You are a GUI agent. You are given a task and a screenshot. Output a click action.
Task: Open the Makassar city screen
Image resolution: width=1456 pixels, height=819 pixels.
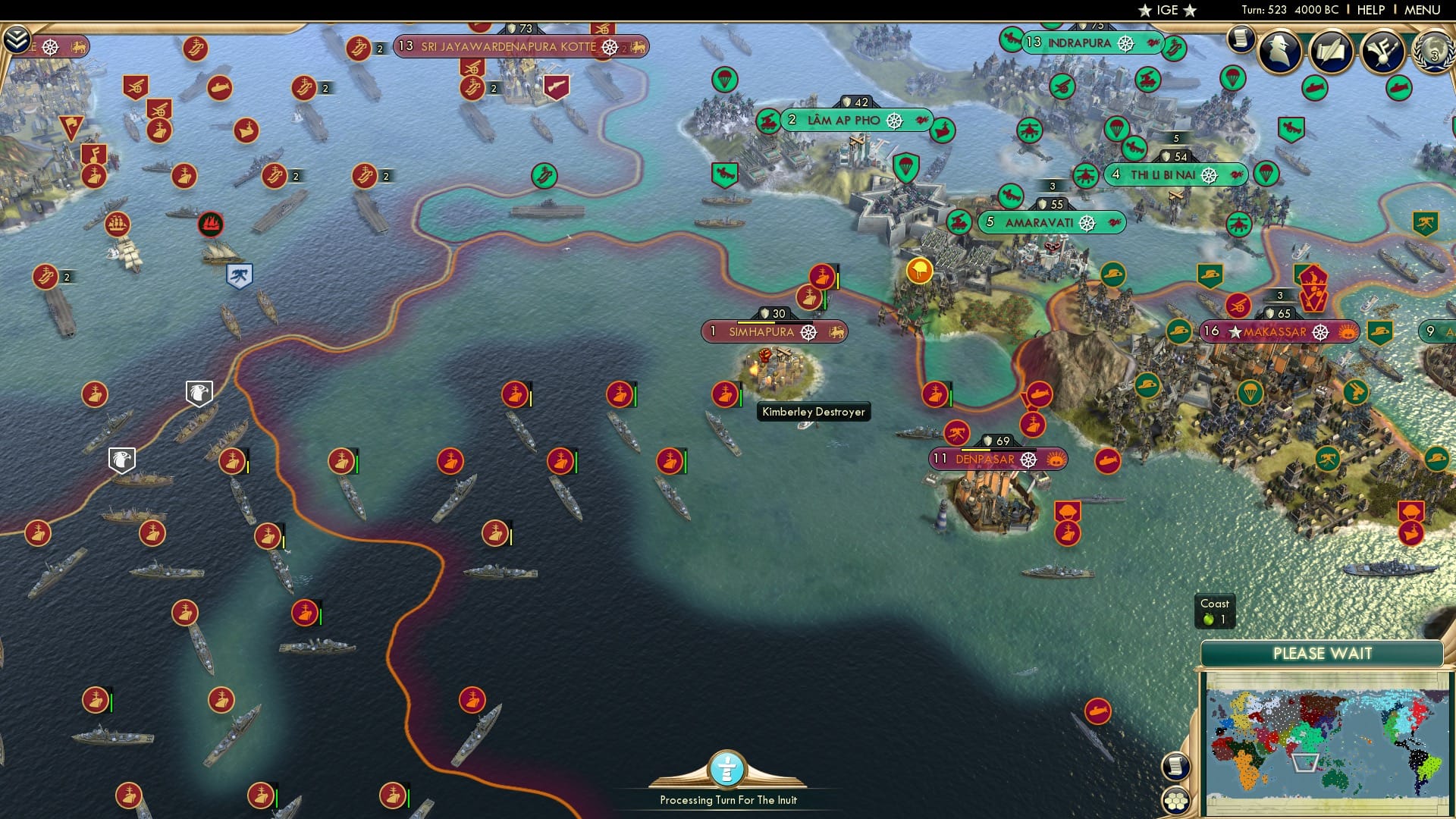coord(1279,331)
